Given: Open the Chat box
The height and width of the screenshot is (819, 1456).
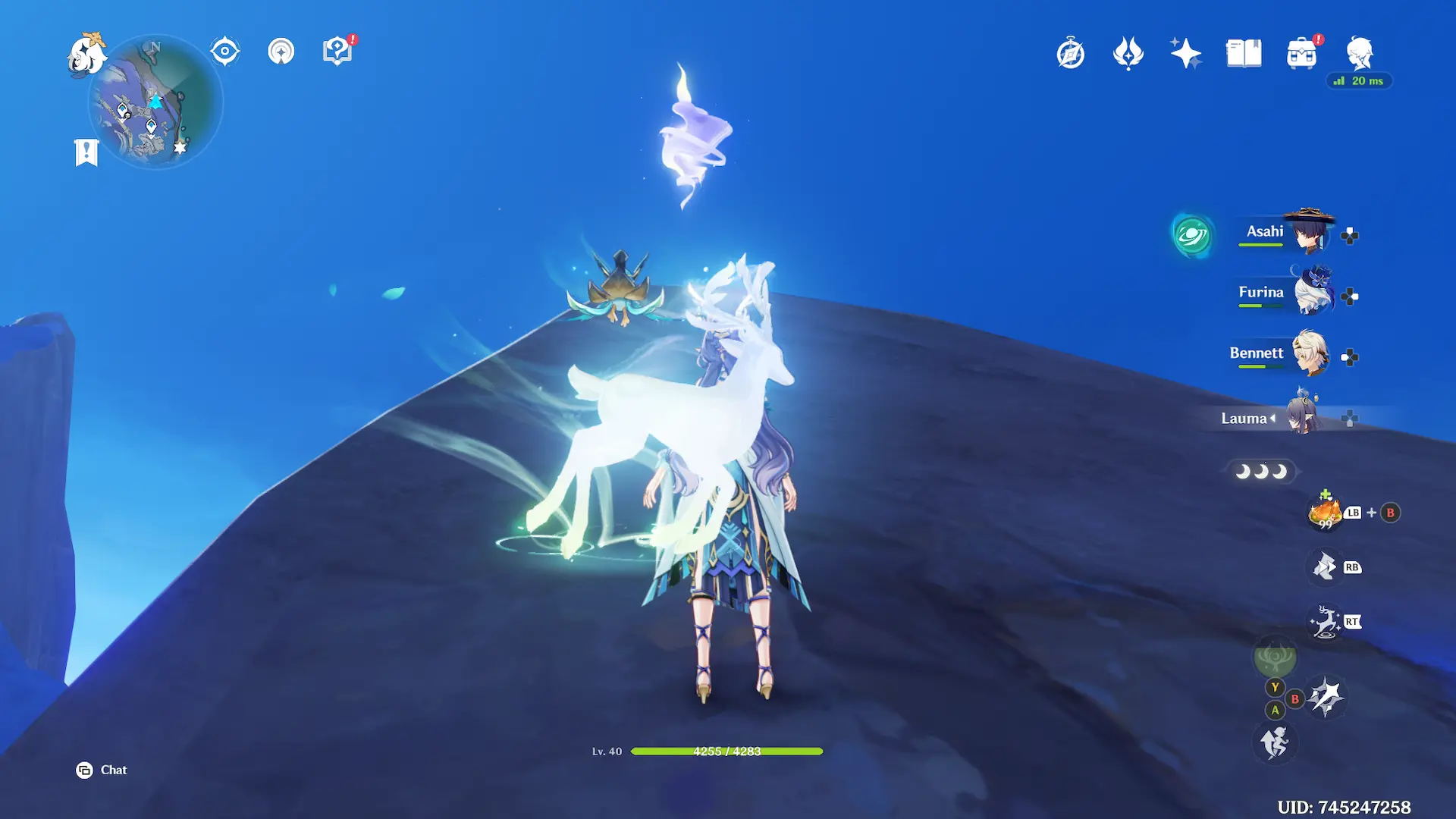Looking at the screenshot, I should click(x=102, y=770).
